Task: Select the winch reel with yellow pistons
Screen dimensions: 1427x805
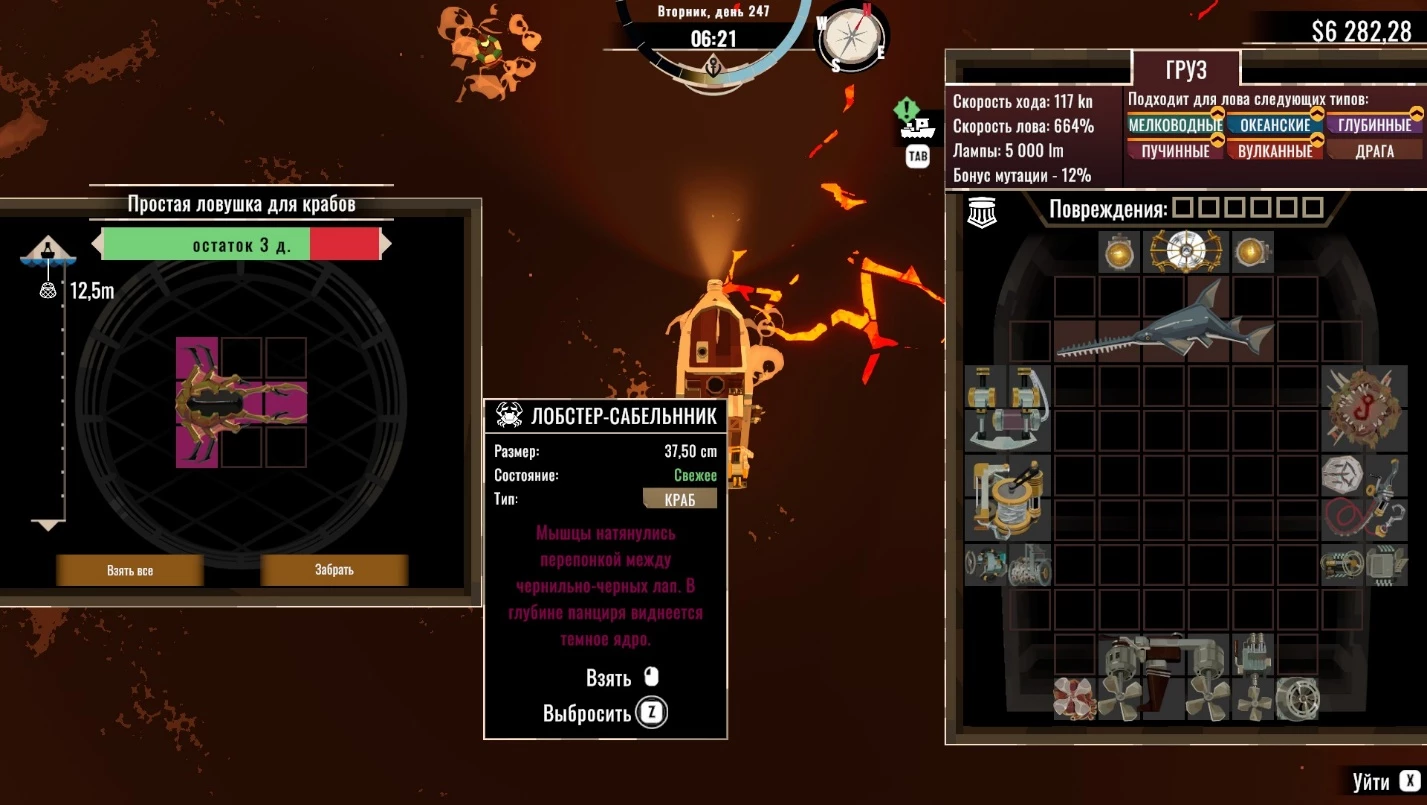Action: click(1008, 497)
